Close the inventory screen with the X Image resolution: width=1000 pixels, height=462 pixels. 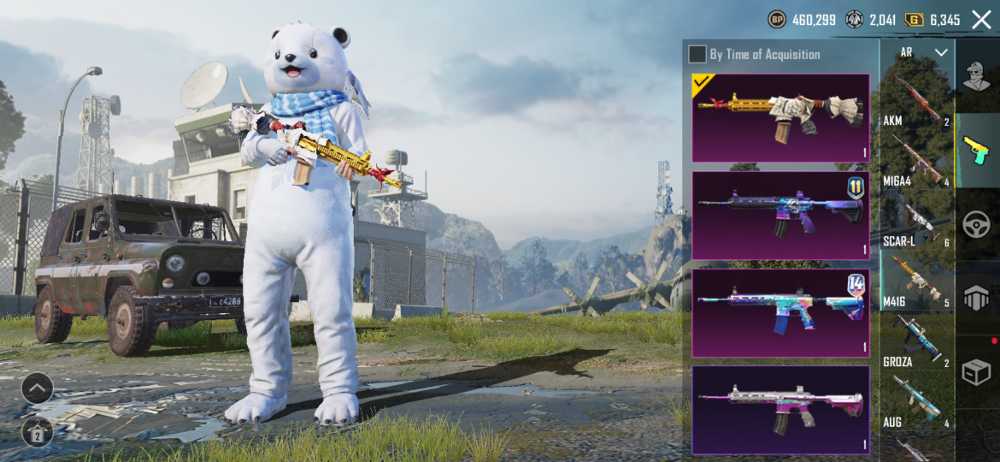click(981, 19)
